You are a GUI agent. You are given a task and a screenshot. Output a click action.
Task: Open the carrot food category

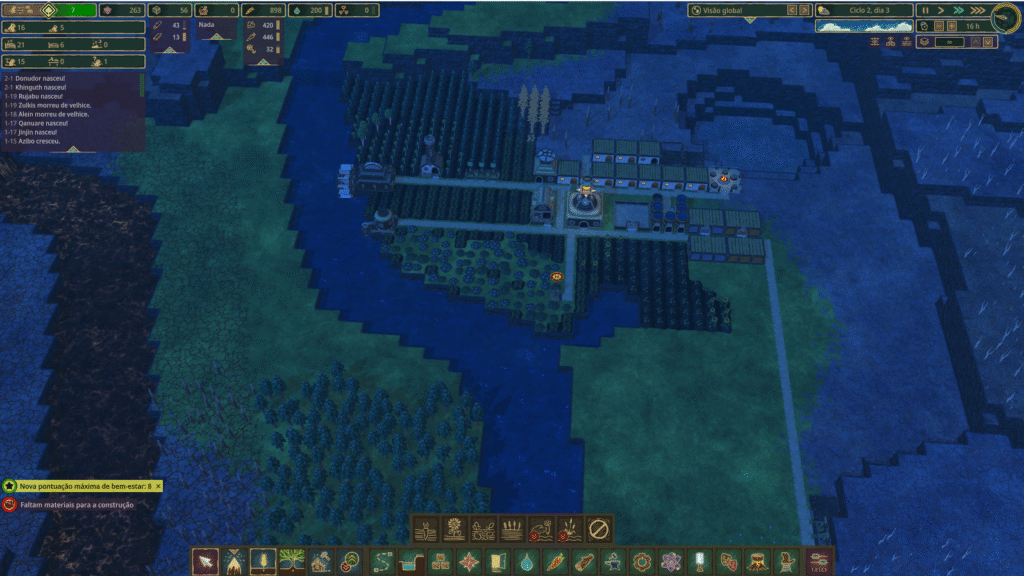pyautogui.click(x=555, y=561)
